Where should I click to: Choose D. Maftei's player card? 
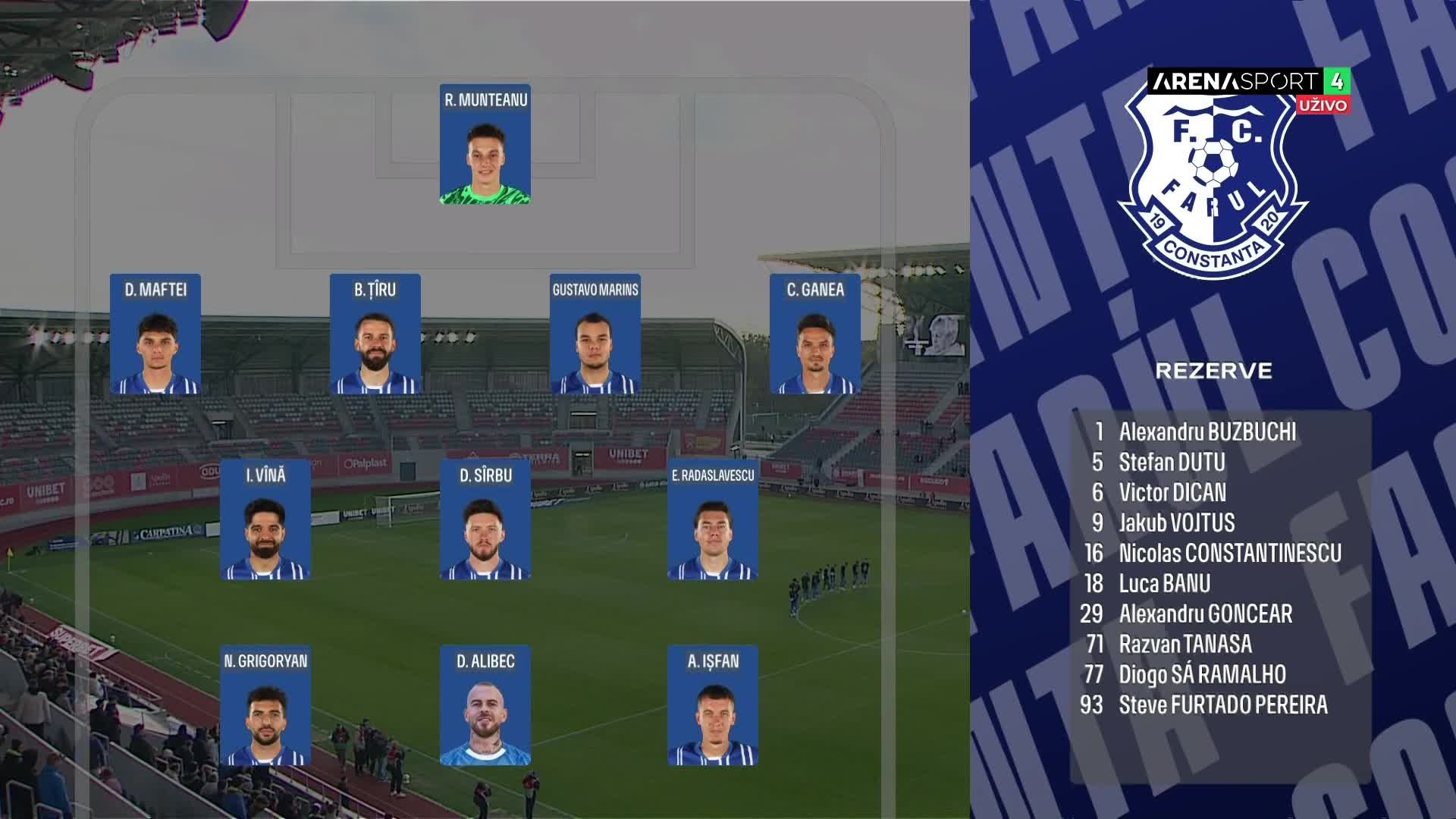click(x=155, y=334)
